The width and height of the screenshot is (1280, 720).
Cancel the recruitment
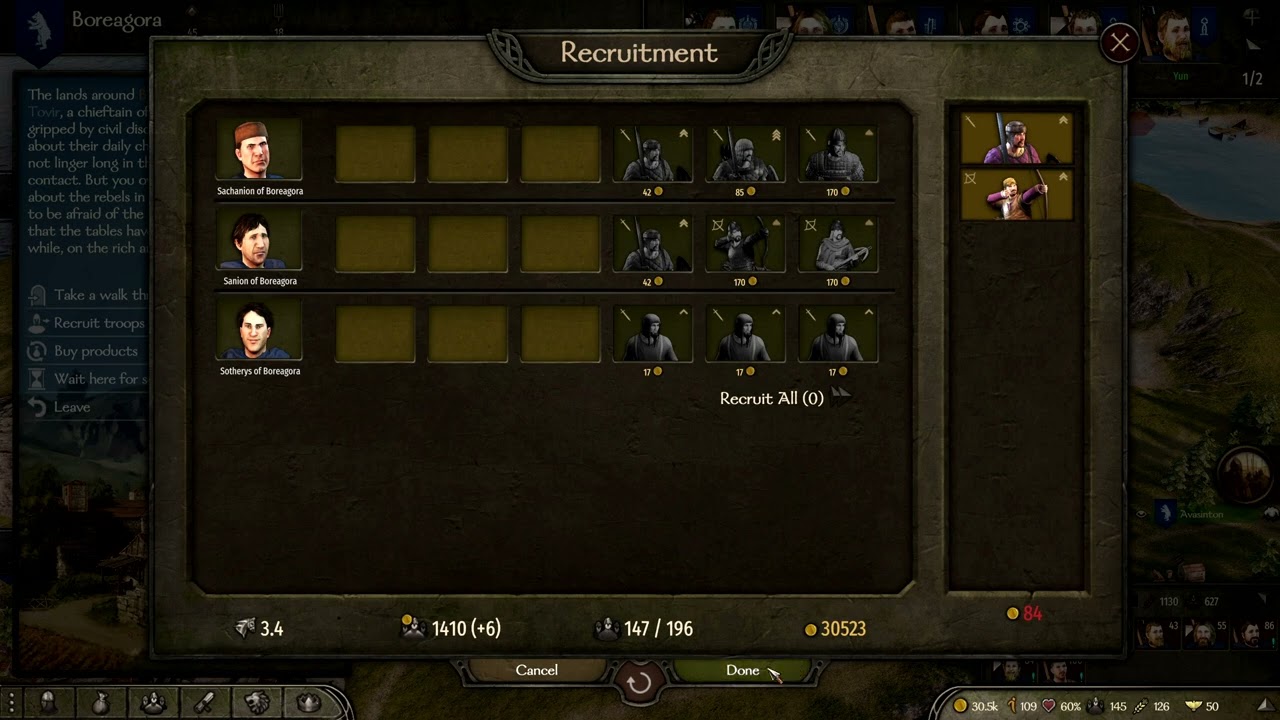[x=537, y=670]
